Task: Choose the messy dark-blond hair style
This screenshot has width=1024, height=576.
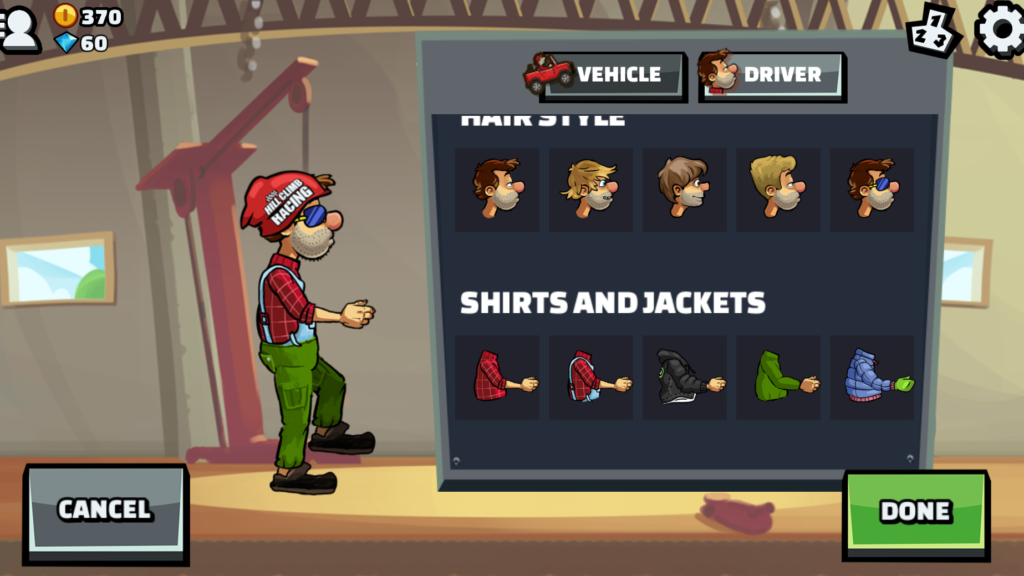Action: pos(591,189)
